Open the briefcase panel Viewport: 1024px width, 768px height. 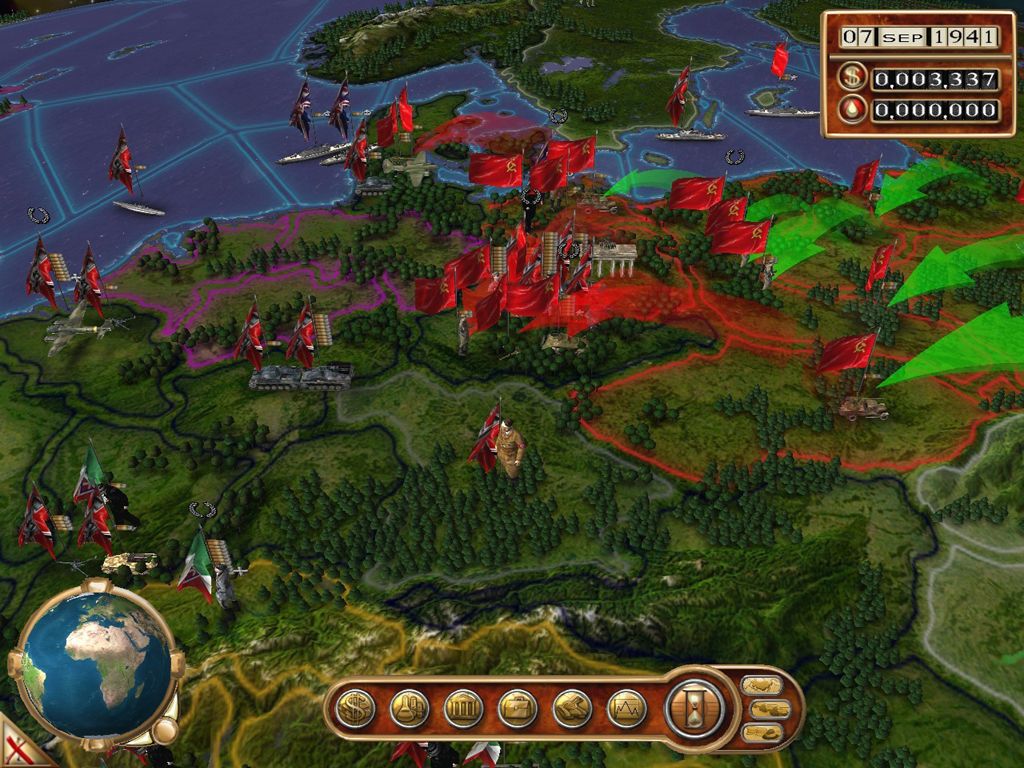[518, 709]
